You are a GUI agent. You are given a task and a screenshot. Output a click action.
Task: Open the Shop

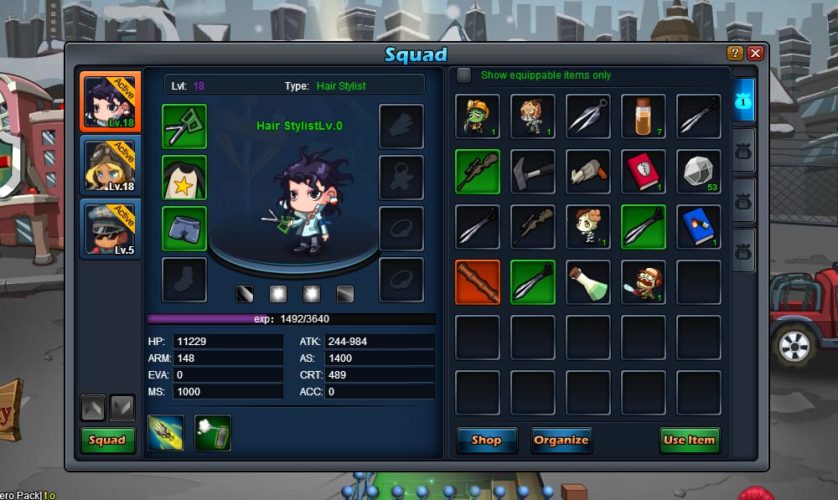[486, 440]
